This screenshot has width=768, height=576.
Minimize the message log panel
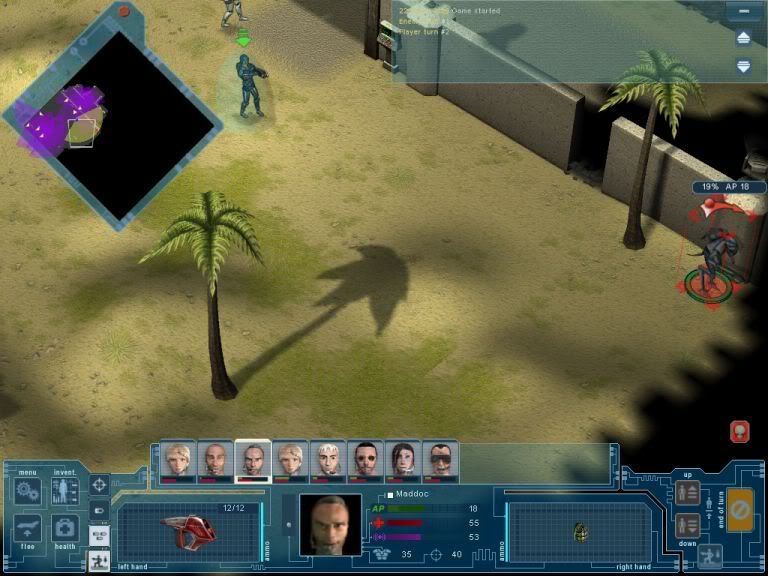pyautogui.click(x=743, y=13)
